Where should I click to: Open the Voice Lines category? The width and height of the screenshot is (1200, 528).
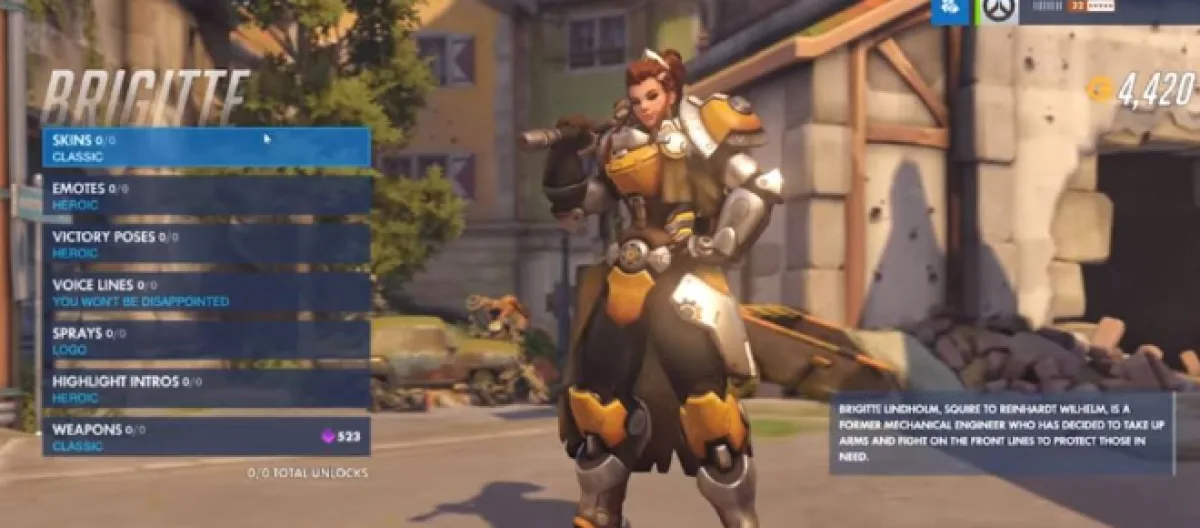click(x=206, y=292)
